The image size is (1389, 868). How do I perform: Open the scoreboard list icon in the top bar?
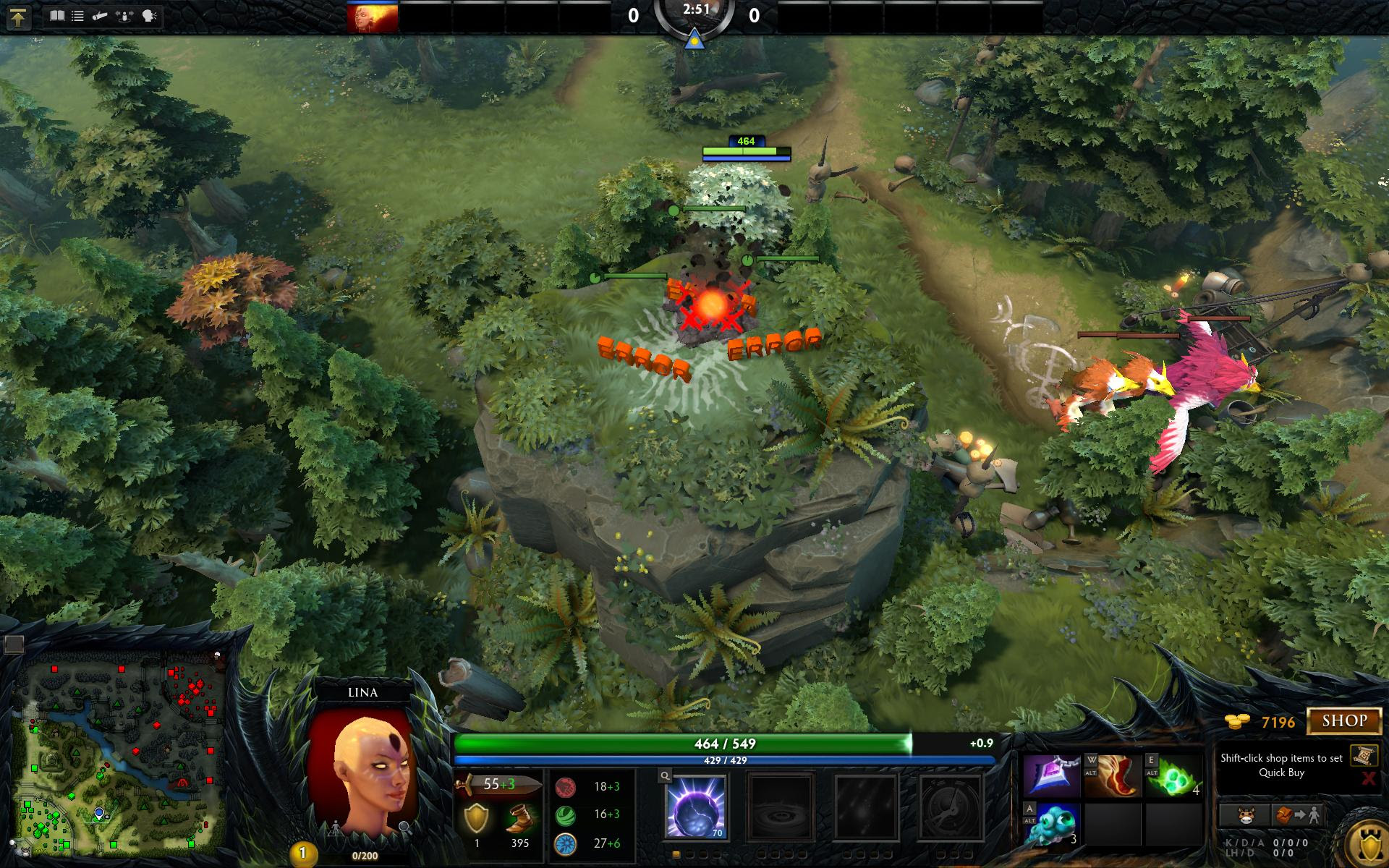77,16
